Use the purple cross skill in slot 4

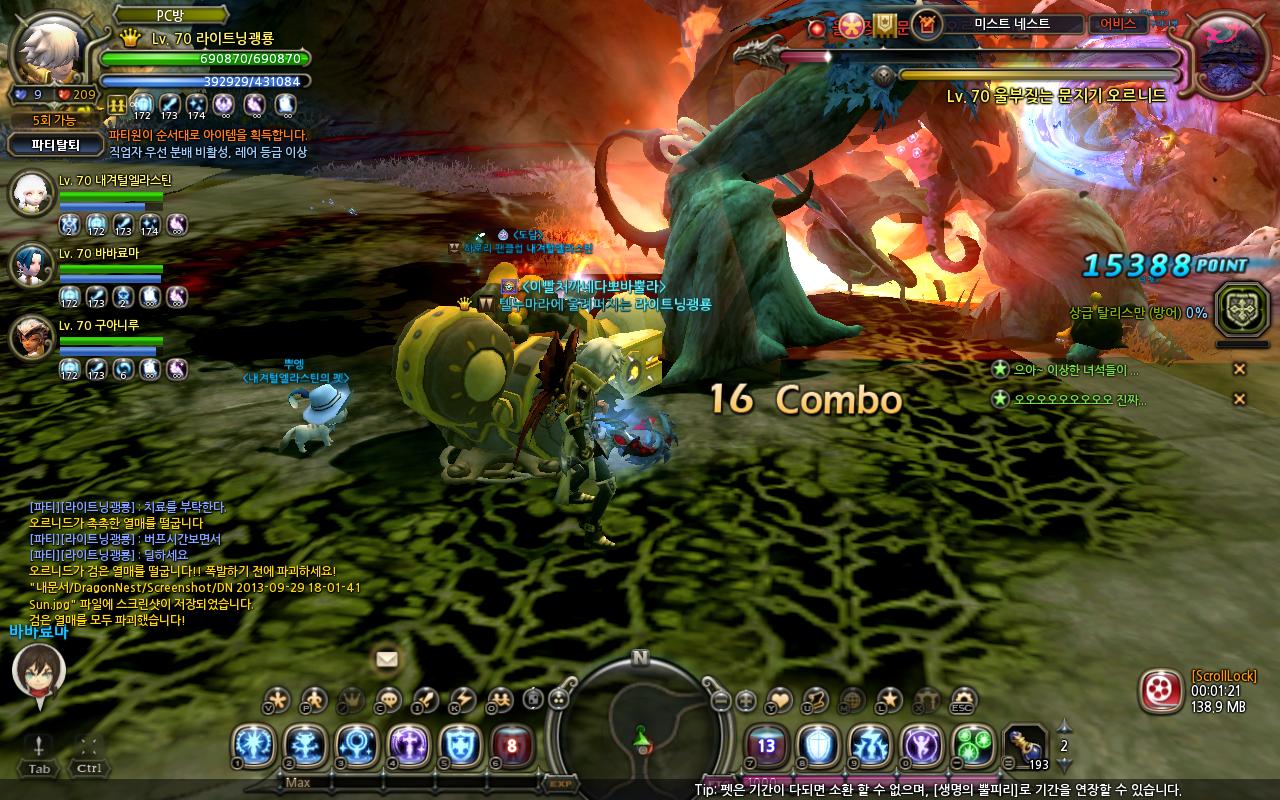point(409,746)
